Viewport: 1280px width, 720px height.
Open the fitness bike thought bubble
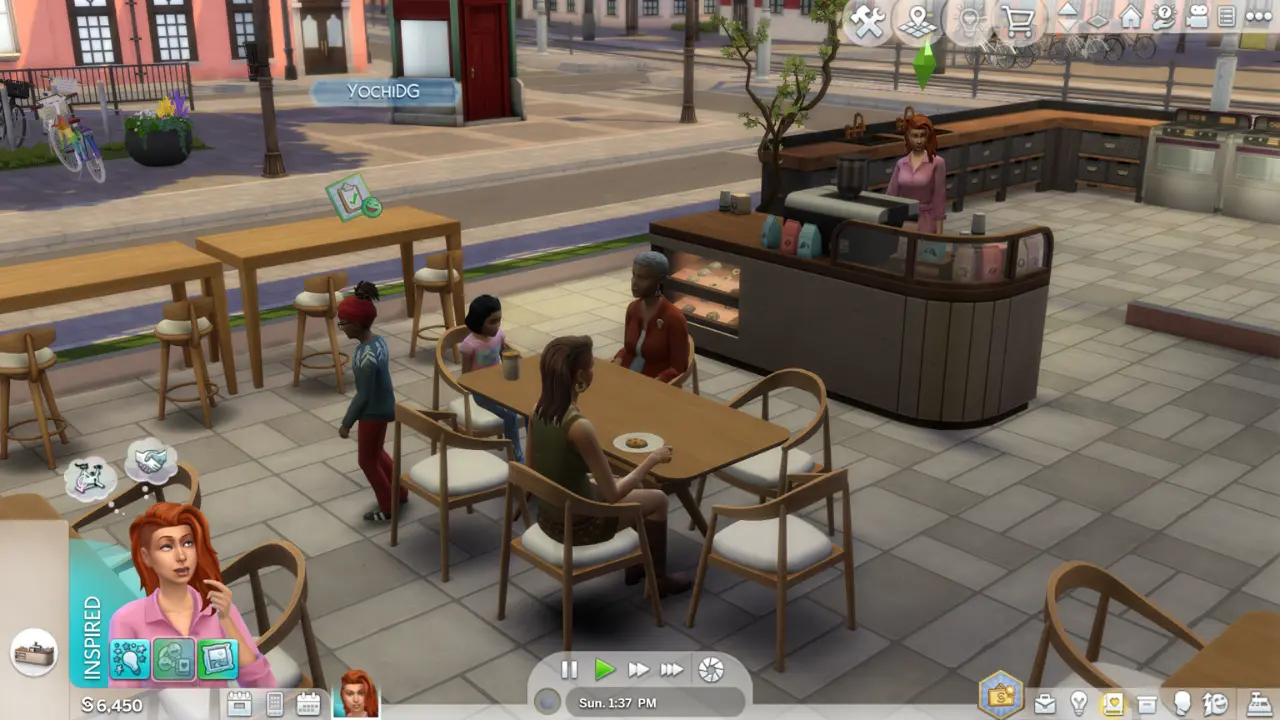pos(90,478)
